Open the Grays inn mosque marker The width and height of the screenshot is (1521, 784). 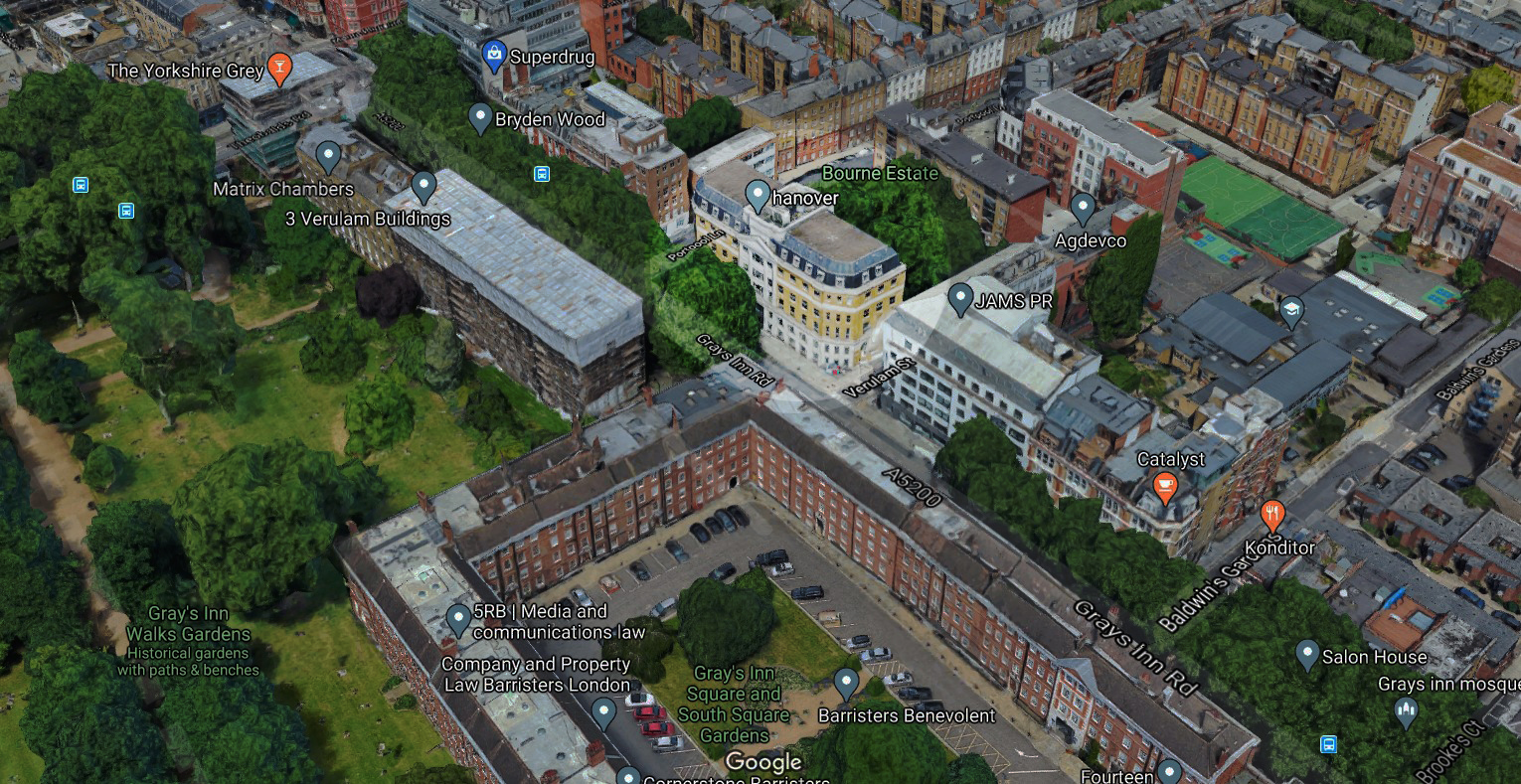[1405, 710]
